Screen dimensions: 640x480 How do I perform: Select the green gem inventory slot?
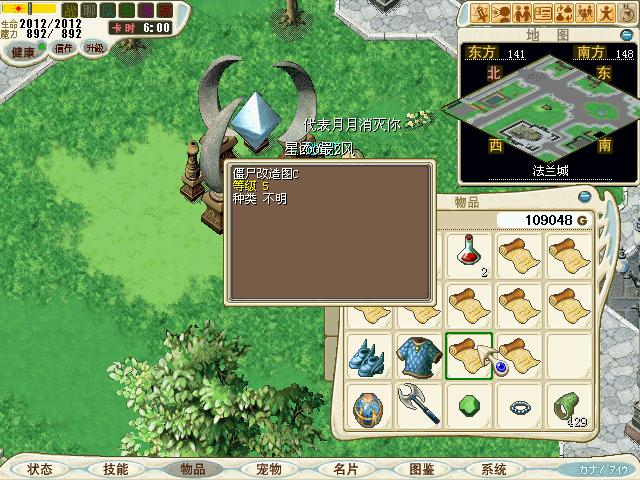coord(468,407)
